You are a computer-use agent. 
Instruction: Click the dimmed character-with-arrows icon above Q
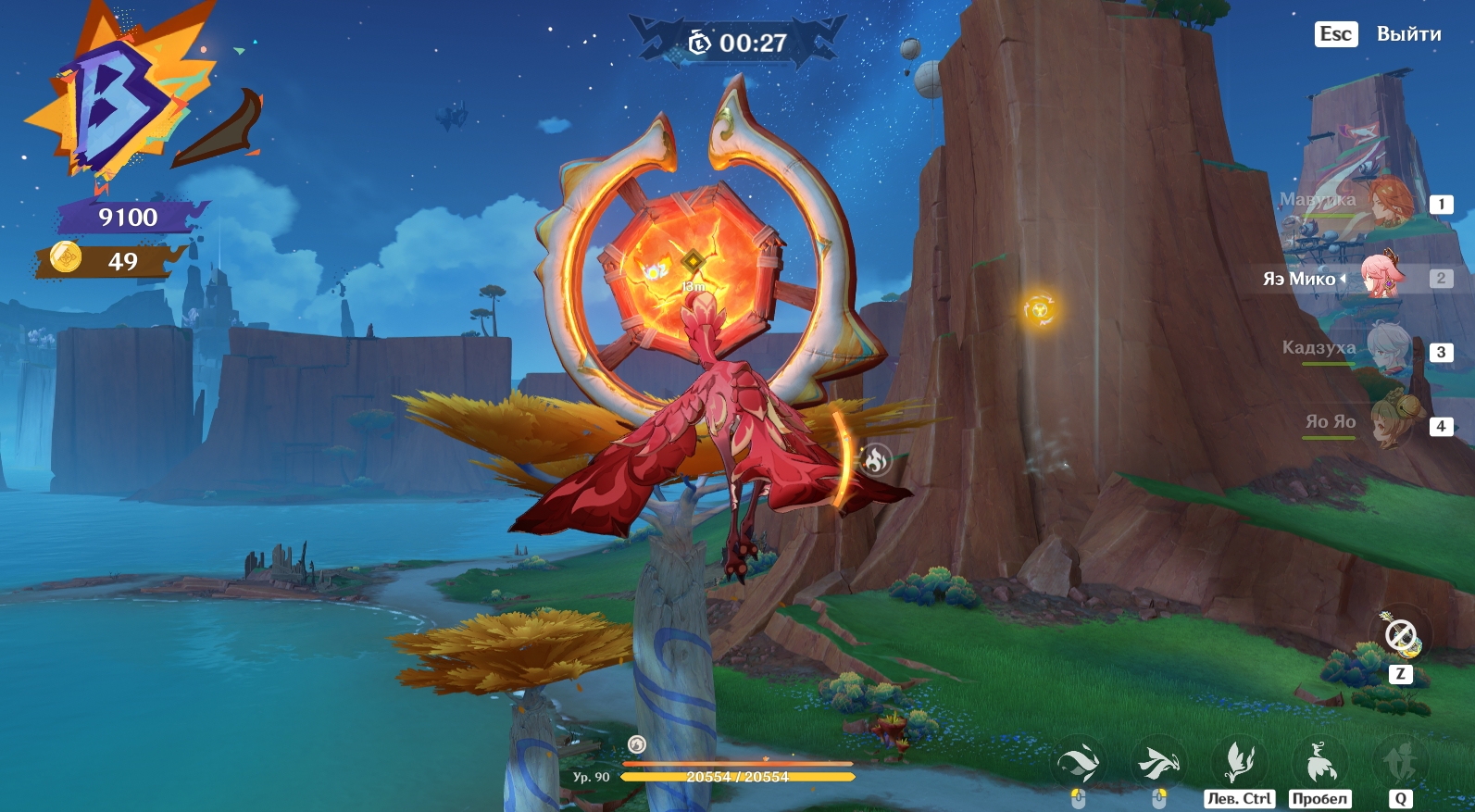click(x=1400, y=763)
